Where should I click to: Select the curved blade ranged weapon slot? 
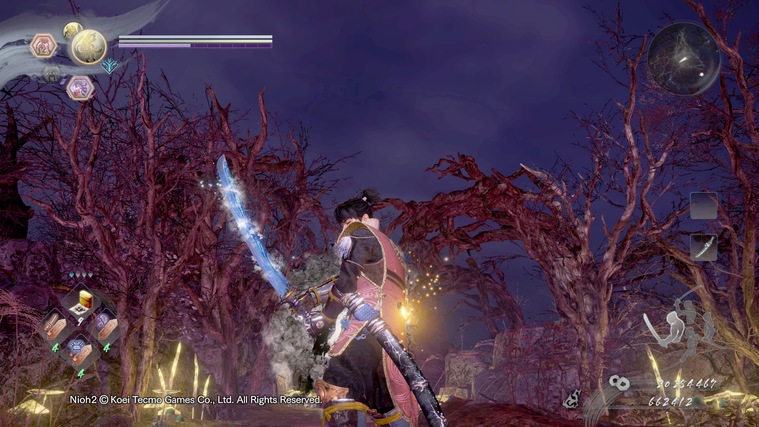(704, 247)
